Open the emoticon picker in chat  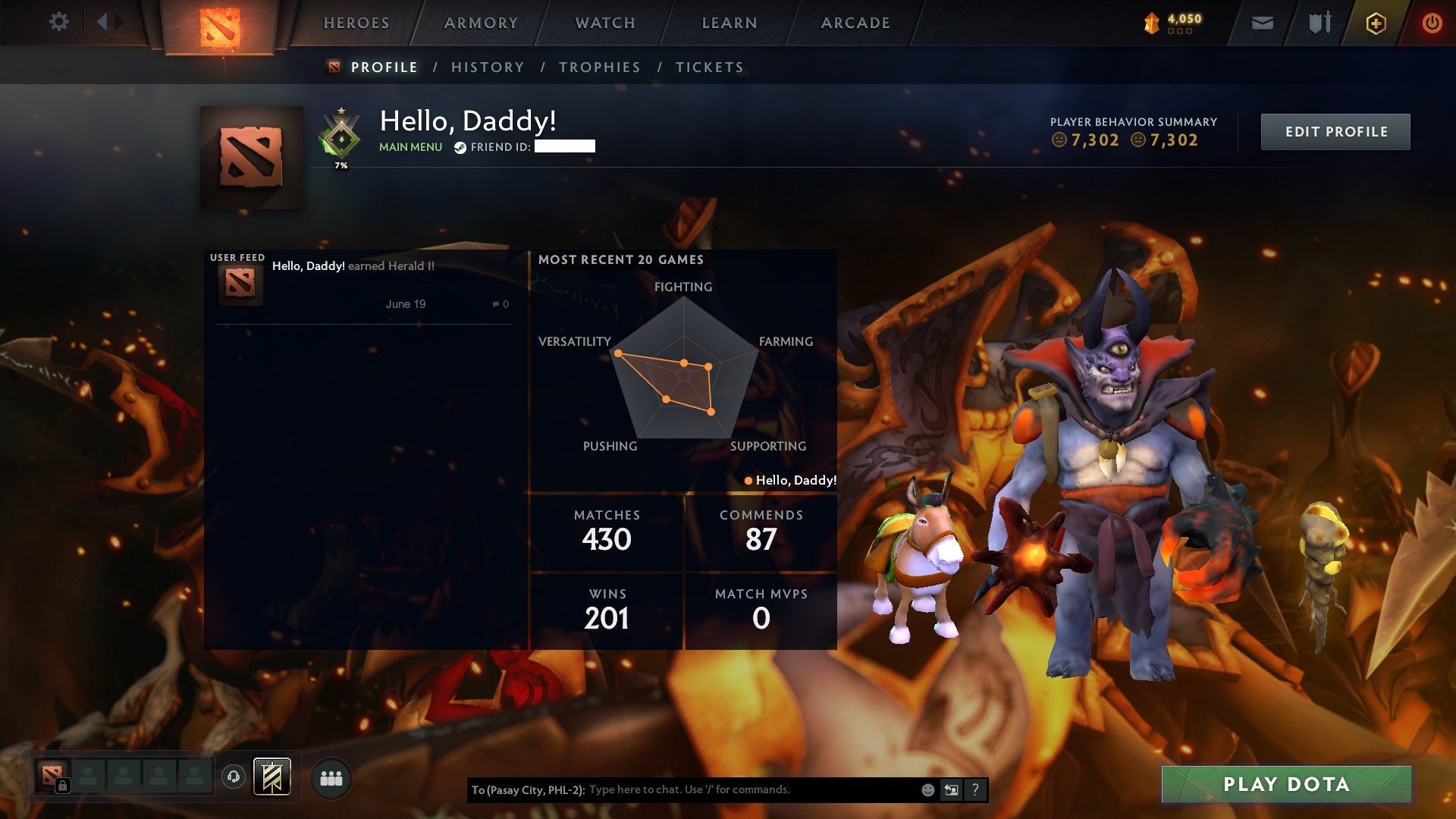[927, 790]
